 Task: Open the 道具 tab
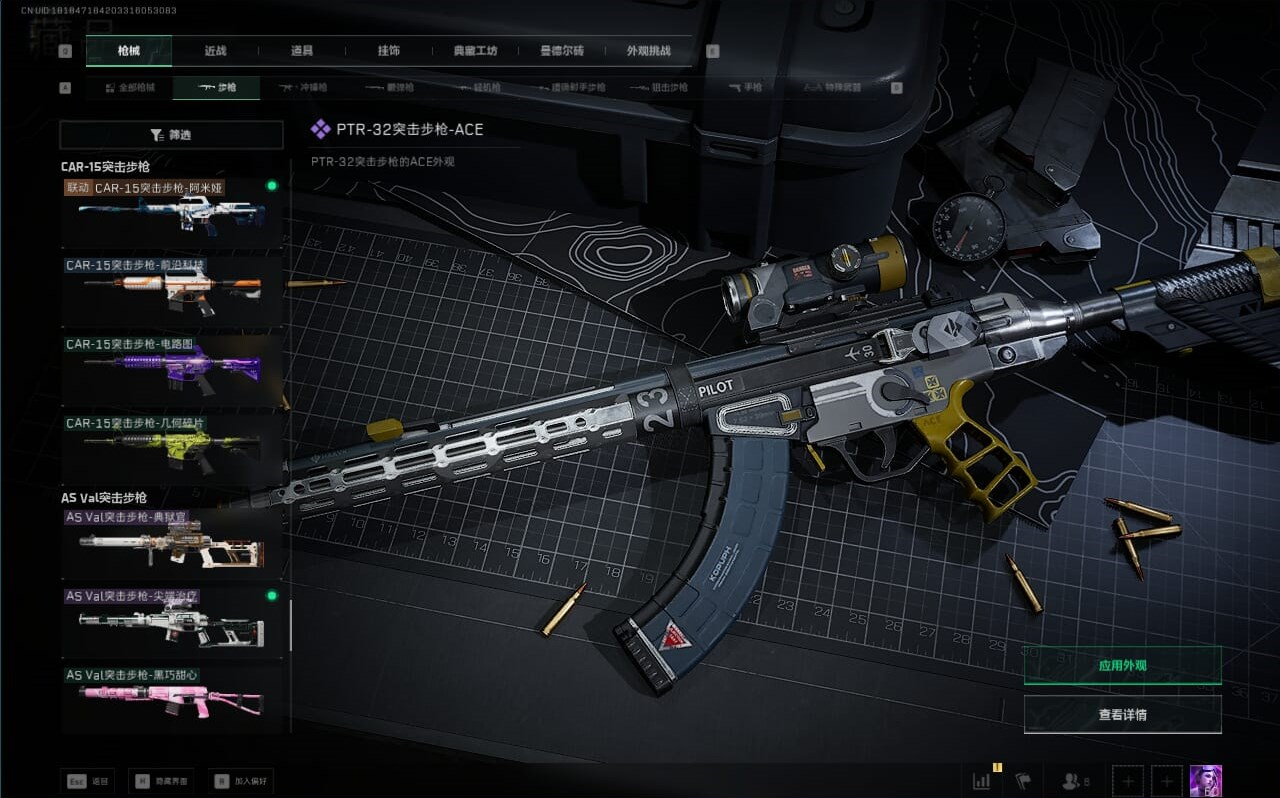tap(301, 51)
